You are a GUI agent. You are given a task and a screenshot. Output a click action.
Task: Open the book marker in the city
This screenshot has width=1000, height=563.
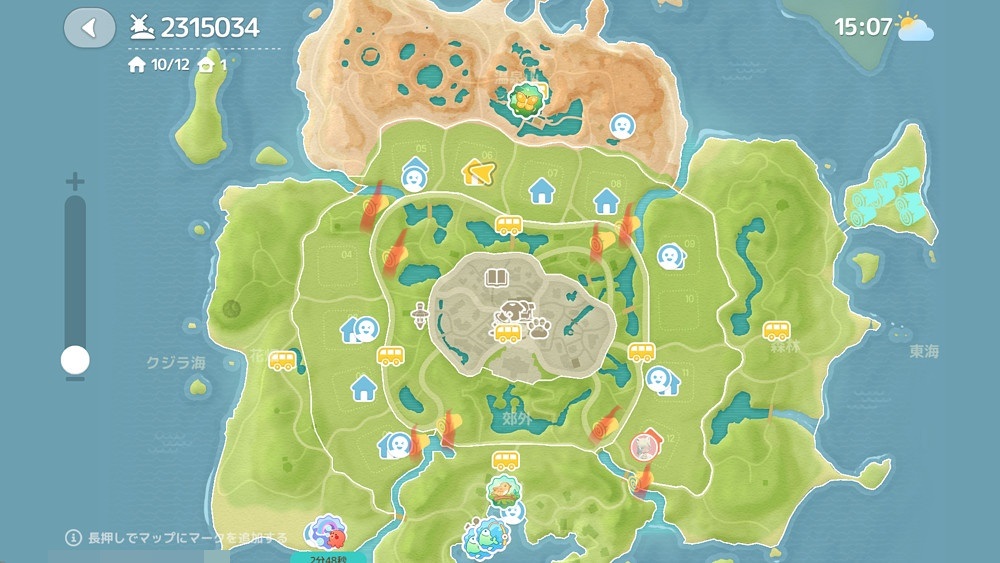496,277
